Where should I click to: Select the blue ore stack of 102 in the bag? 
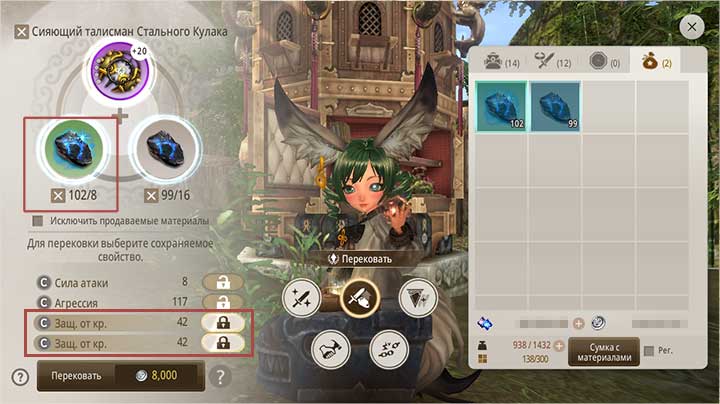pos(501,105)
